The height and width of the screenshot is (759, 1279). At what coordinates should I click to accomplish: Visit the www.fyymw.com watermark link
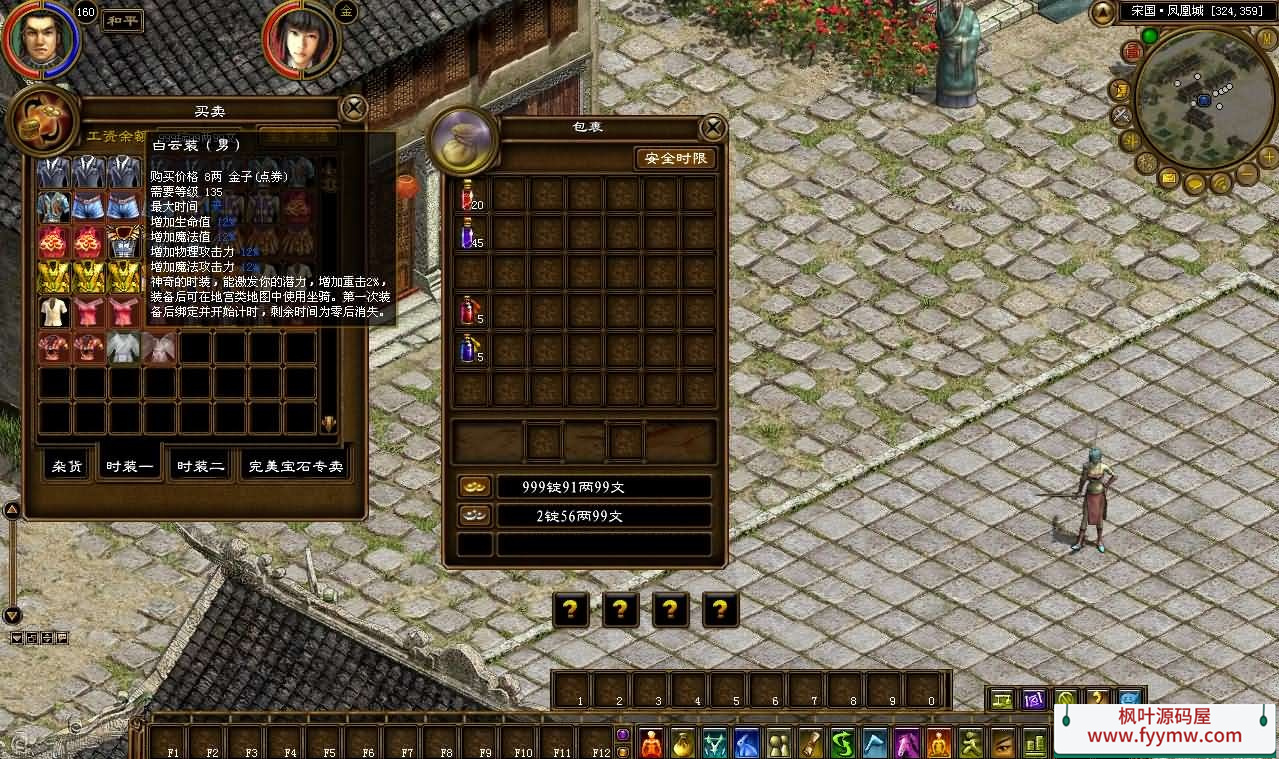pos(1164,735)
